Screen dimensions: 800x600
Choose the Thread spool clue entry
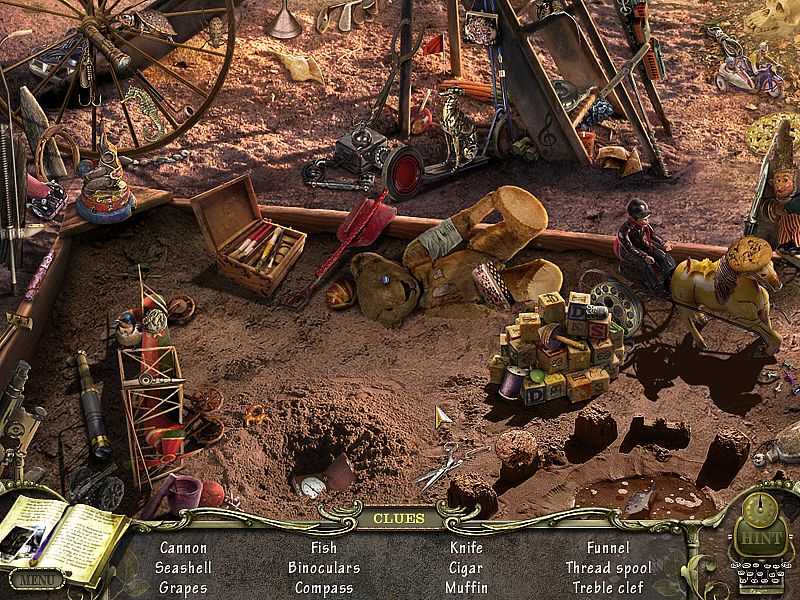608,568
